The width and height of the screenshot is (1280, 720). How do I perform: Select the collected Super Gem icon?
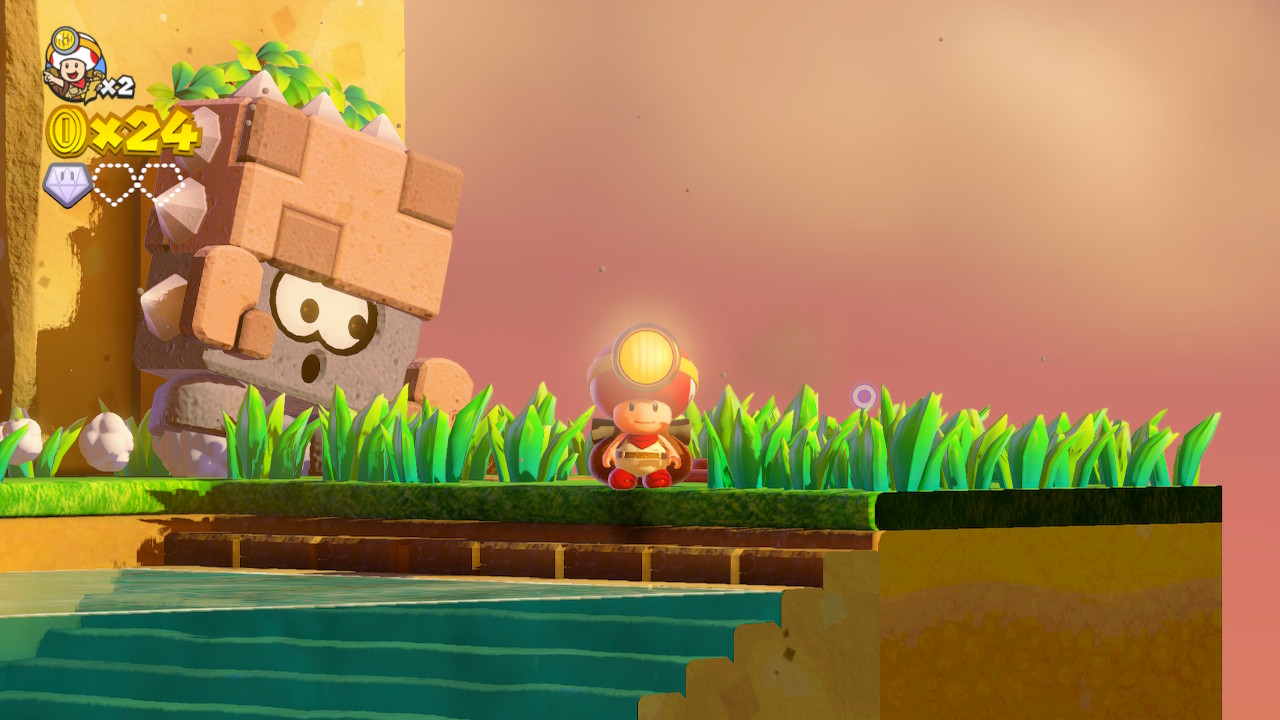[68, 185]
